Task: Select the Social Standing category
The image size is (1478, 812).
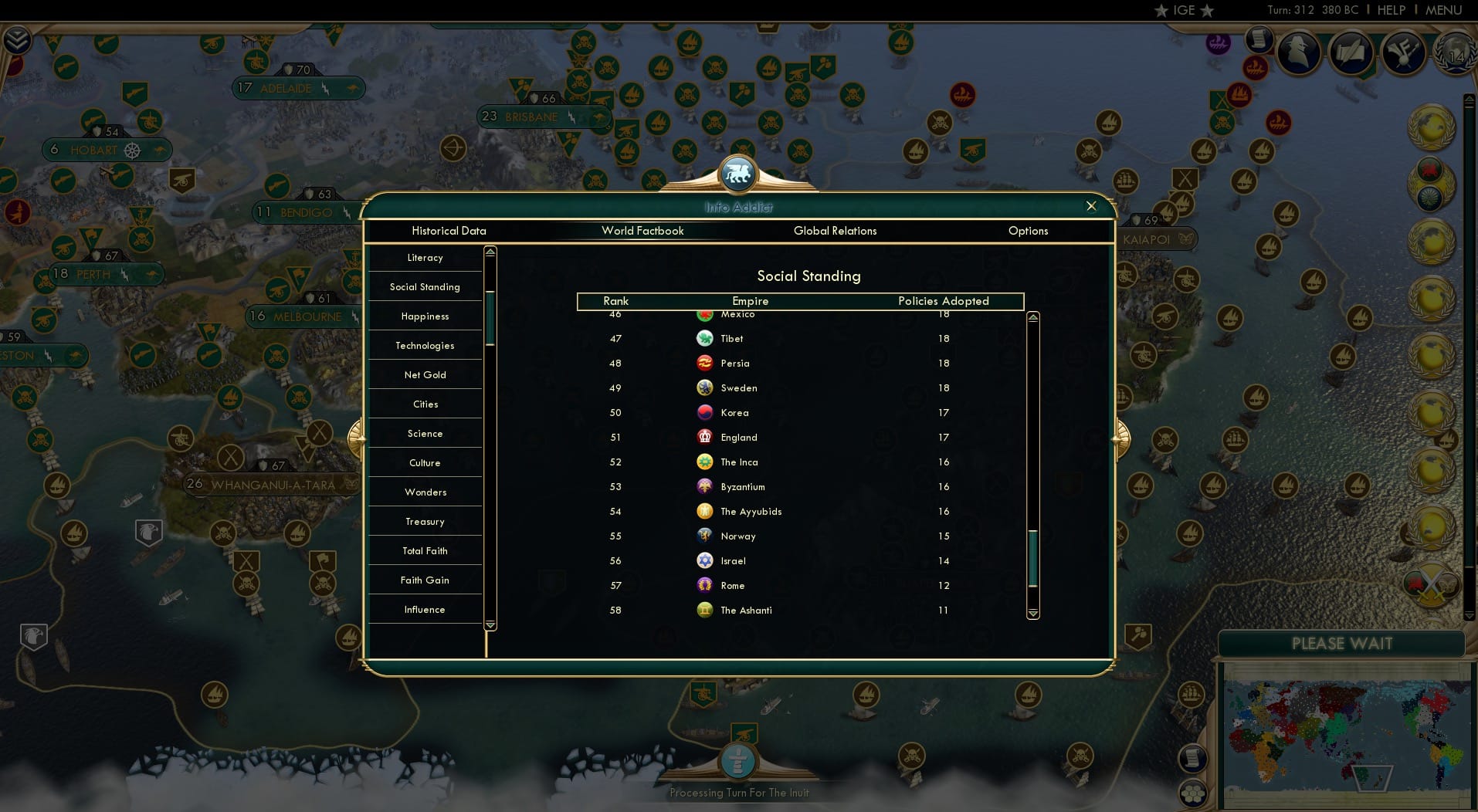Action: coord(425,286)
